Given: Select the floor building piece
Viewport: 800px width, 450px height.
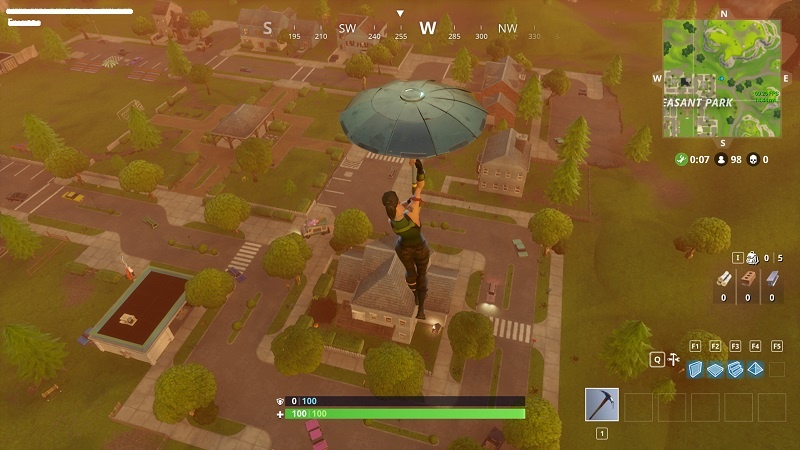Looking at the screenshot, I should [x=715, y=369].
